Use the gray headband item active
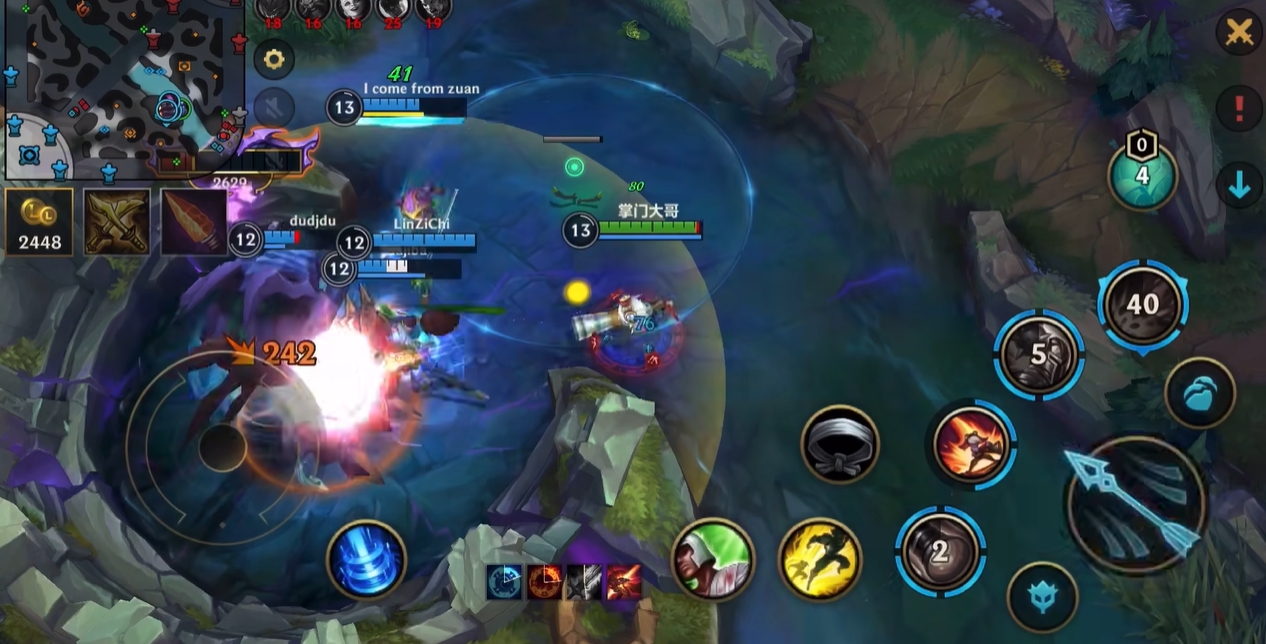 [x=840, y=444]
